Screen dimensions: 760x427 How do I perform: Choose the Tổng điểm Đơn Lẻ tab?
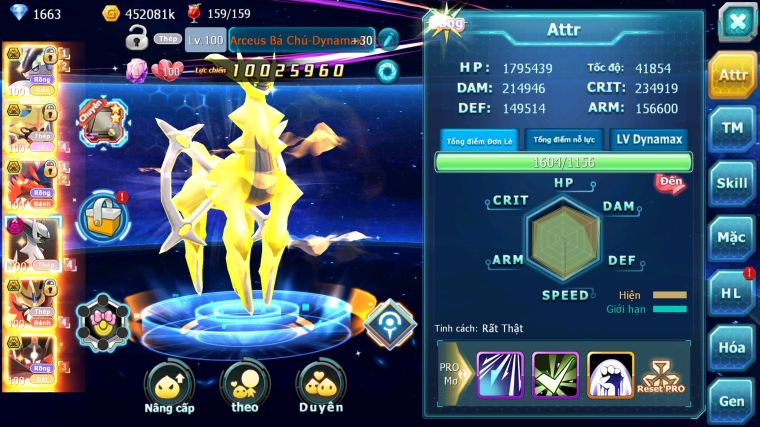(479, 140)
